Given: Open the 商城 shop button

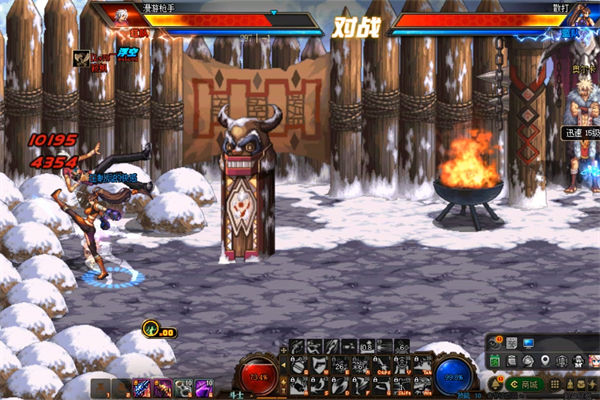Looking at the screenshot, I should (x=524, y=384).
